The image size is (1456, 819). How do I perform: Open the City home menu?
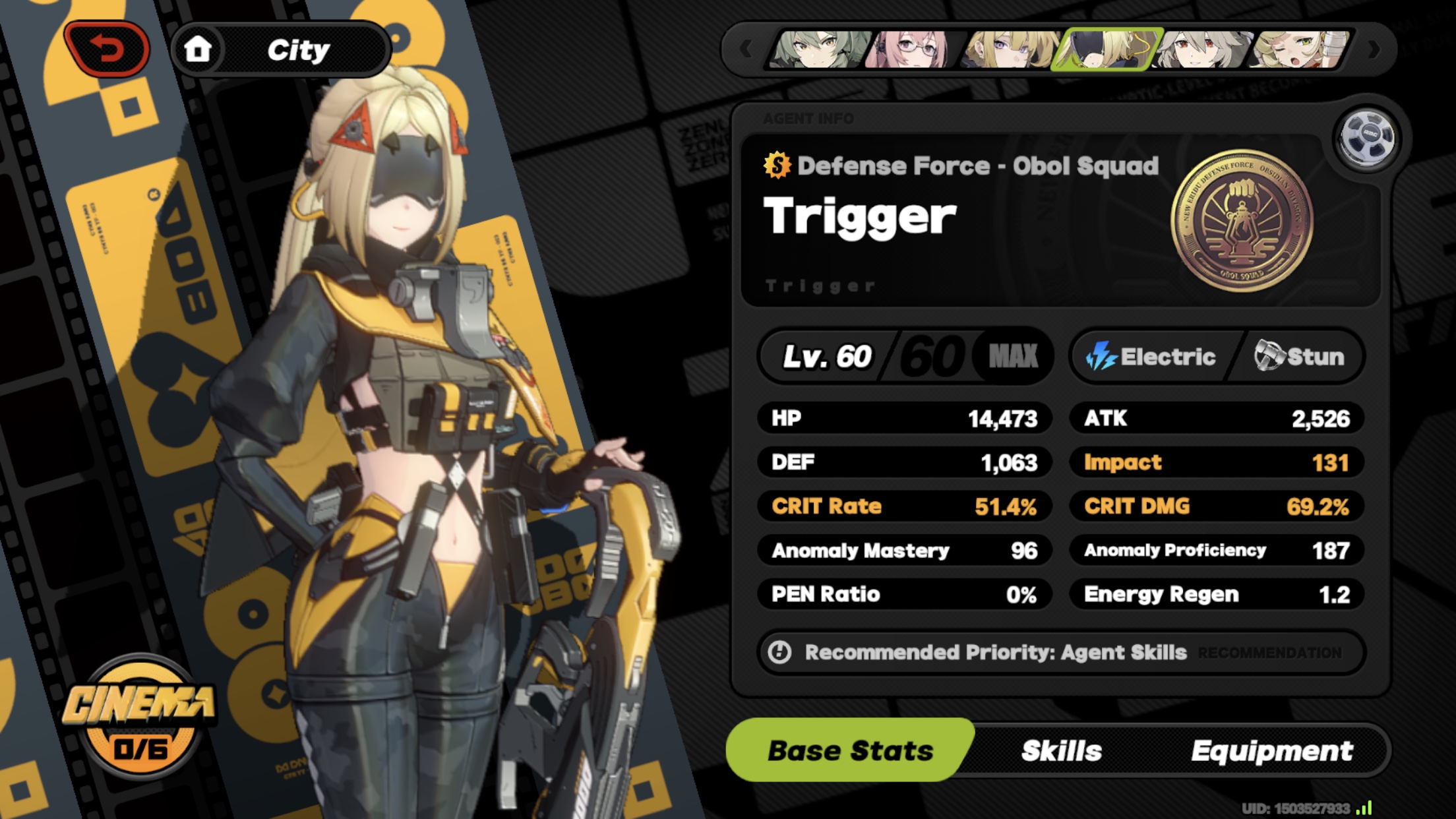284,49
